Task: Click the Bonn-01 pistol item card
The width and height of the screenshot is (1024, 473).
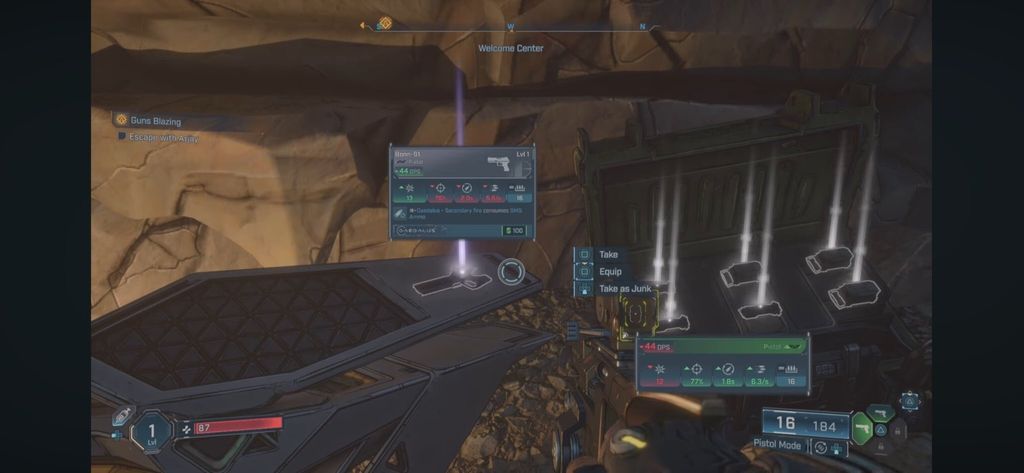Action: tap(461, 191)
